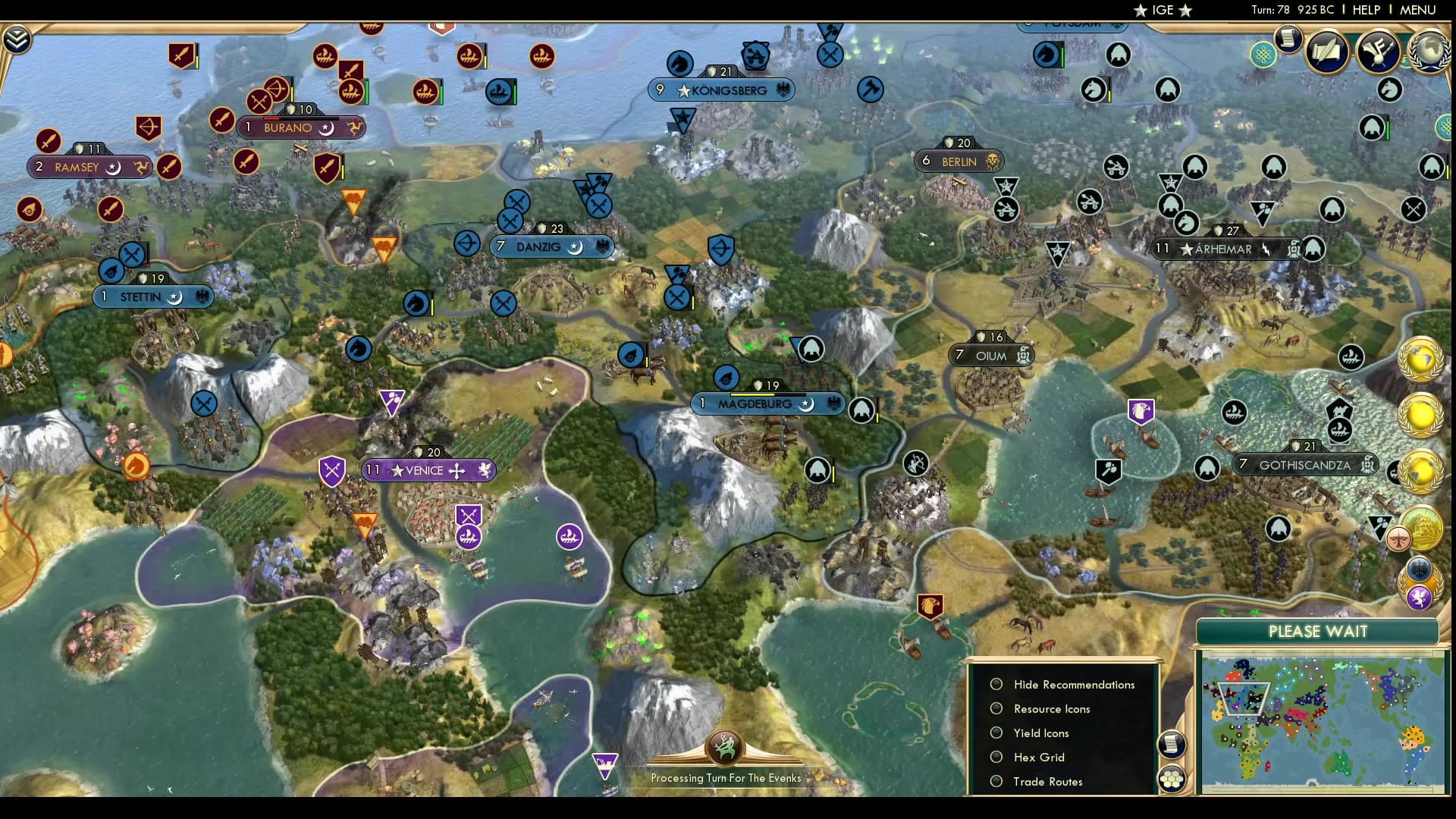Click the hex grid button beside the minimap
The width and height of the screenshot is (1456, 819).
1172,777
